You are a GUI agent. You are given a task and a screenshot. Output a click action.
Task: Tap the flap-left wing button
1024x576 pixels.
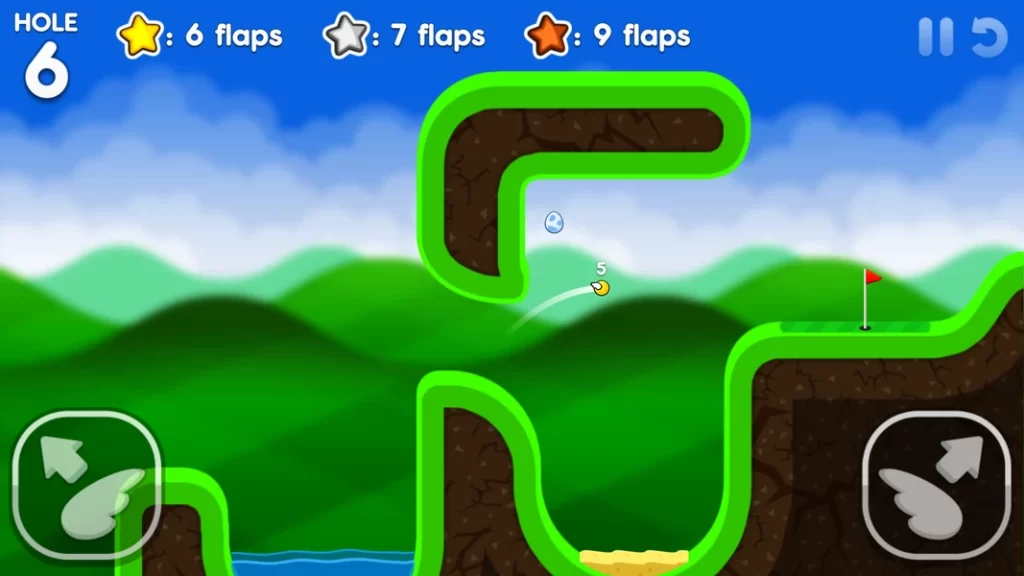[87, 484]
